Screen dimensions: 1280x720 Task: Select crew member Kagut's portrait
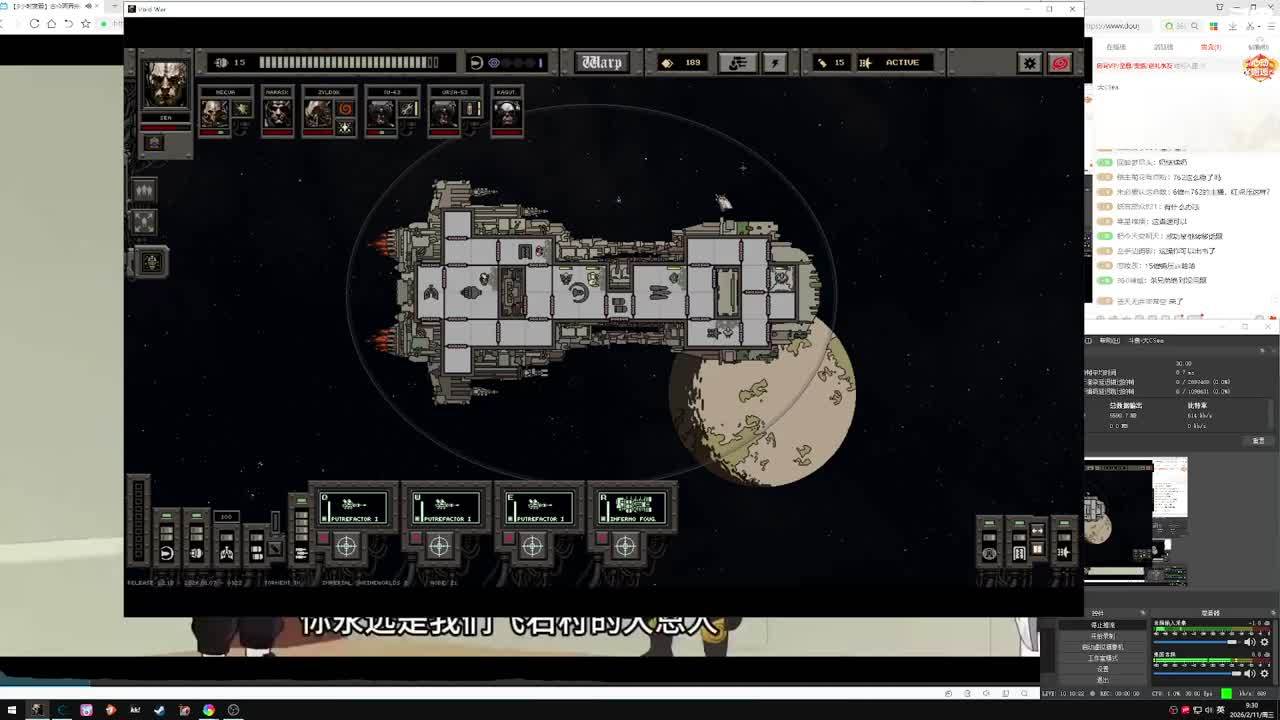coord(506,113)
